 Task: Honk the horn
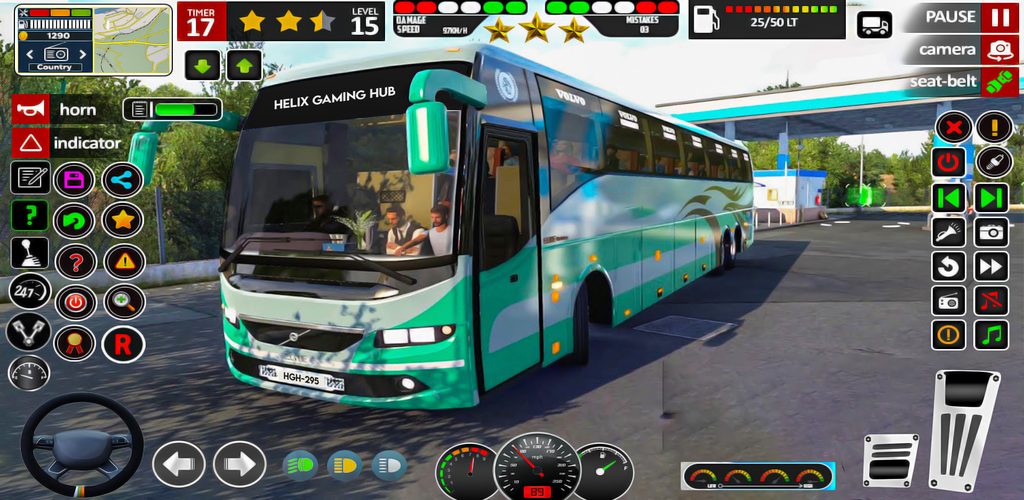coord(30,109)
